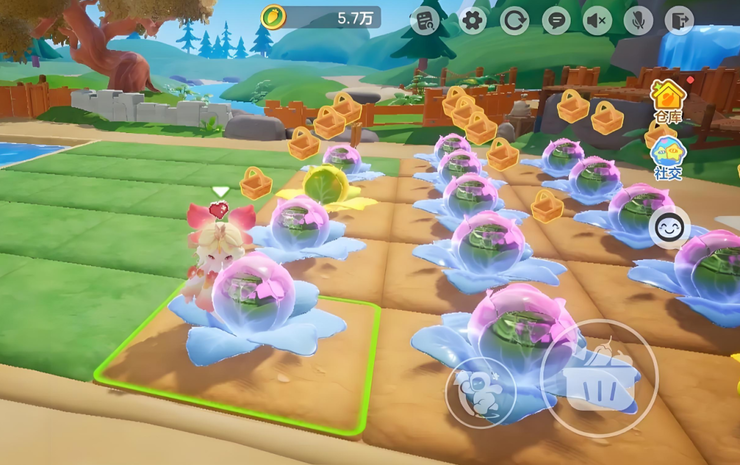This screenshot has height=465, width=740.
Task: Toggle the muted microphone button
Action: pyautogui.click(x=639, y=20)
